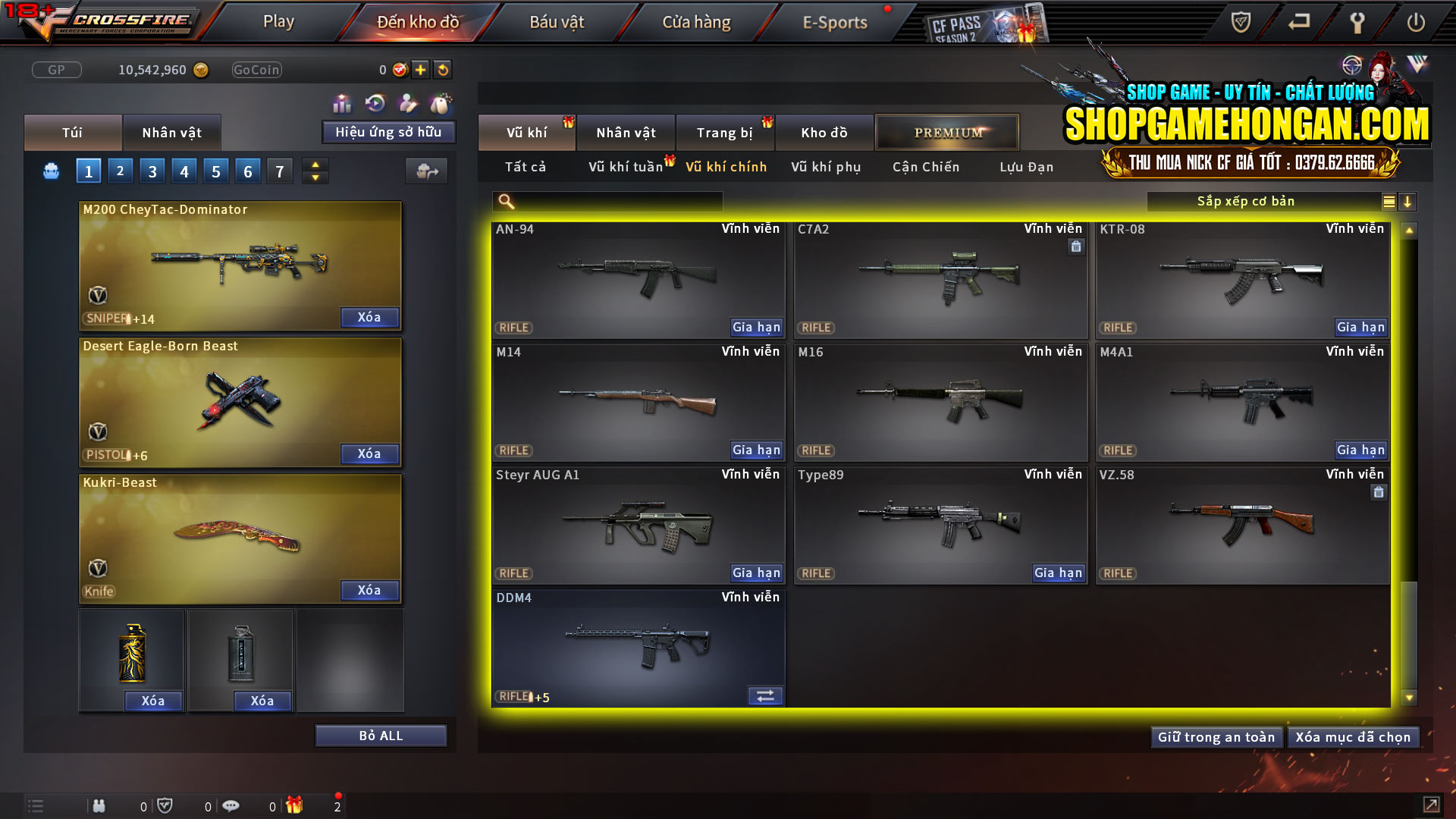1456x819 pixels.
Task: Click the shield icon in bottom status bar
Action: pos(166,805)
